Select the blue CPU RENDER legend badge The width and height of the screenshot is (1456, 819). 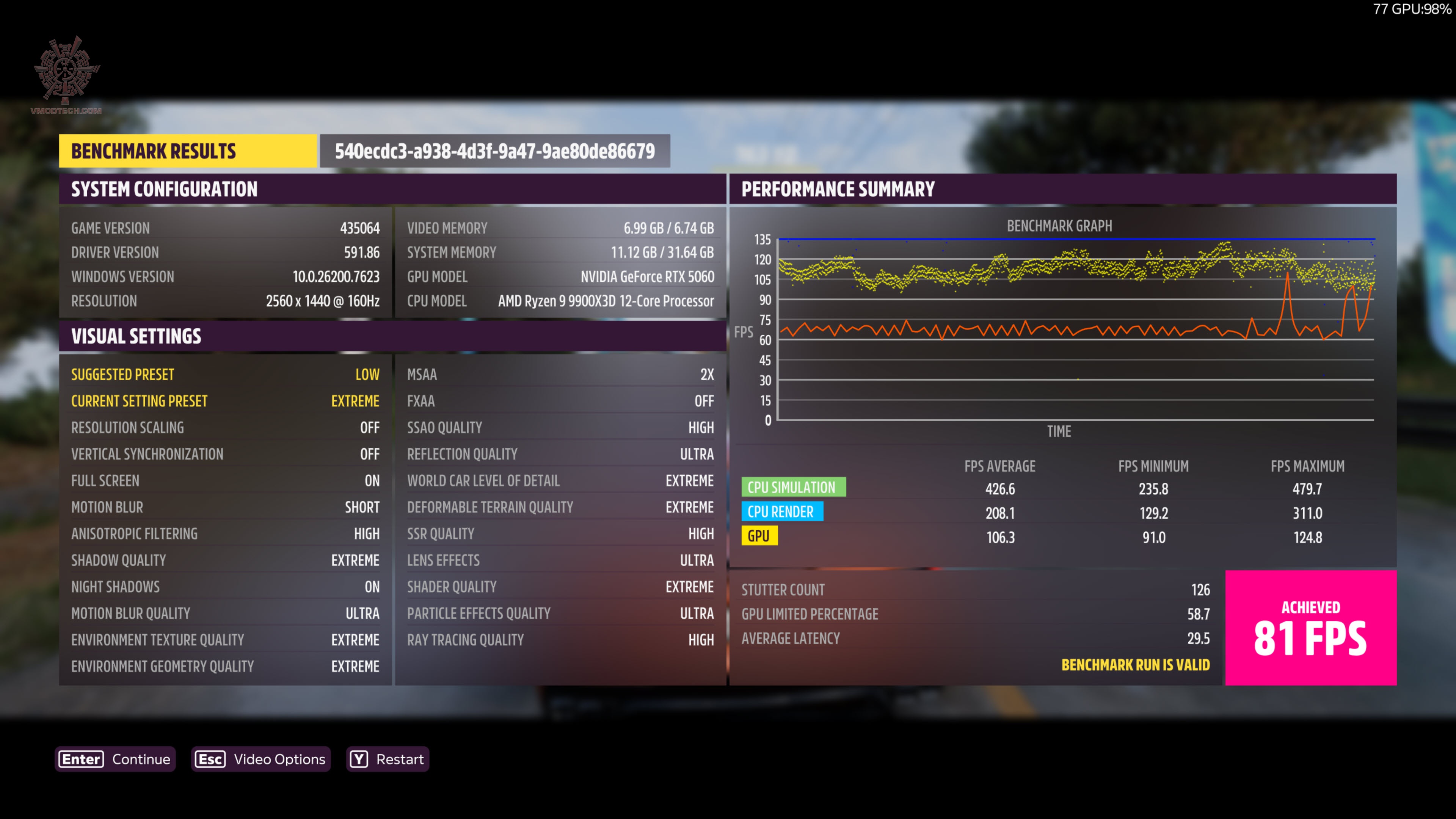point(782,511)
